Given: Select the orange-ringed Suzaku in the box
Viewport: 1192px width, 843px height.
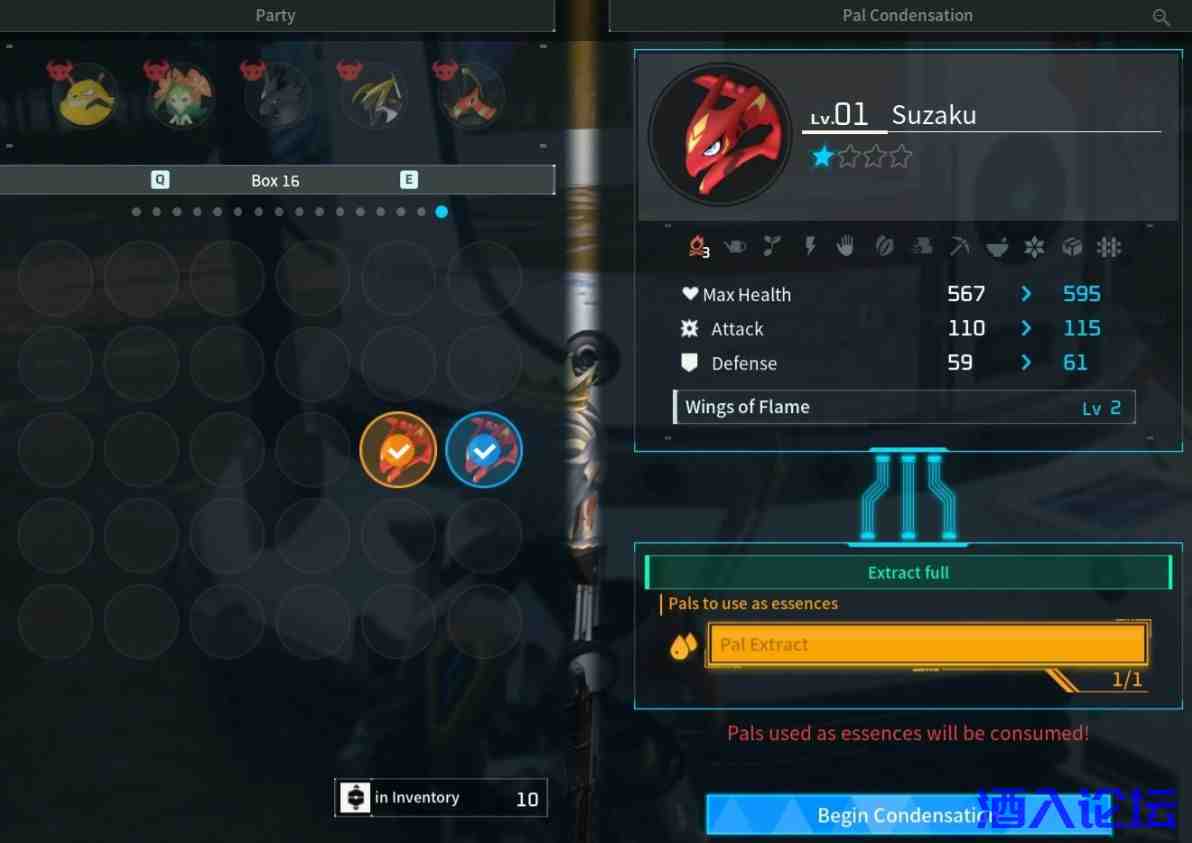Looking at the screenshot, I should tap(398, 452).
